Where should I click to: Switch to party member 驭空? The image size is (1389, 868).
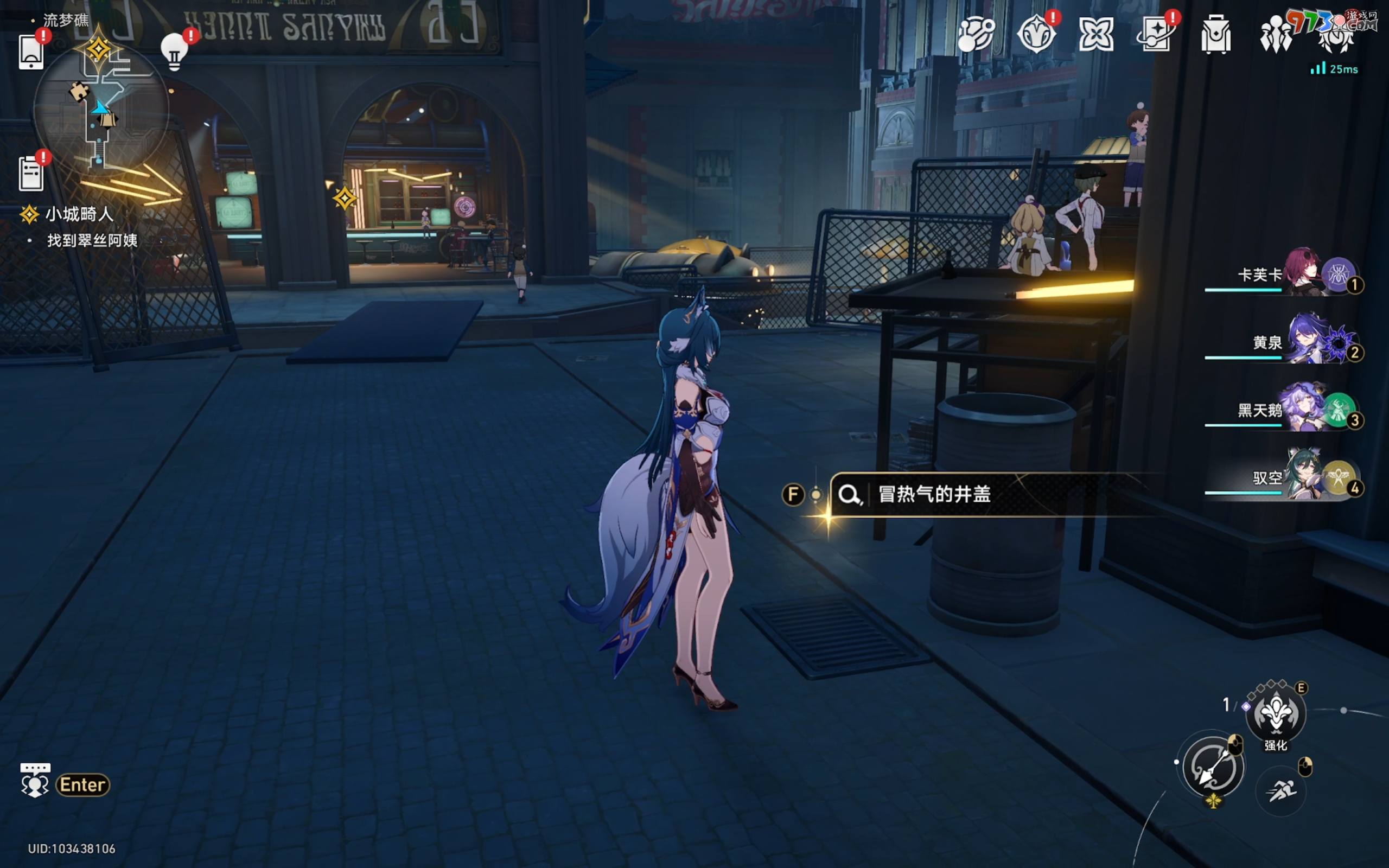1303,477
